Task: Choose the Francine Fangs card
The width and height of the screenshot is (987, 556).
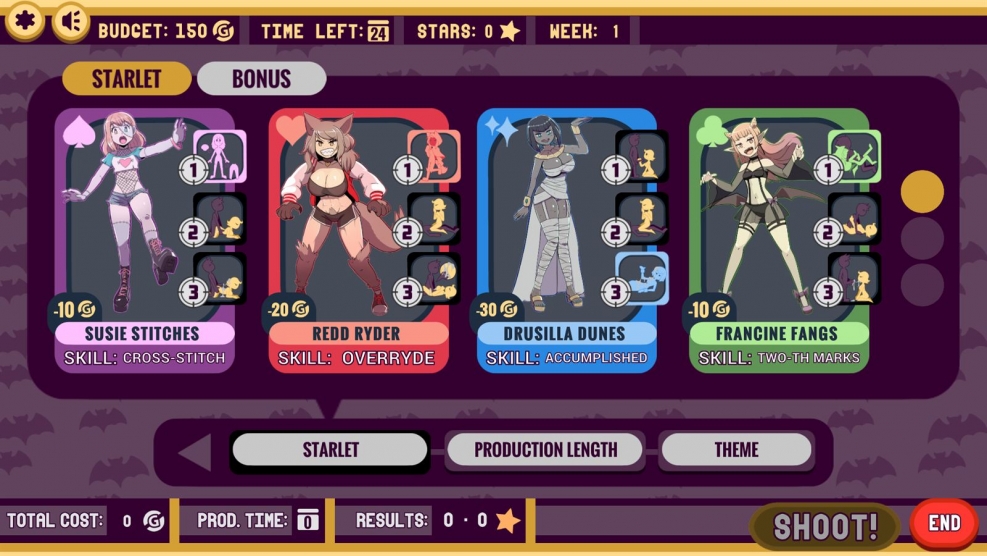Action: pos(778,240)
